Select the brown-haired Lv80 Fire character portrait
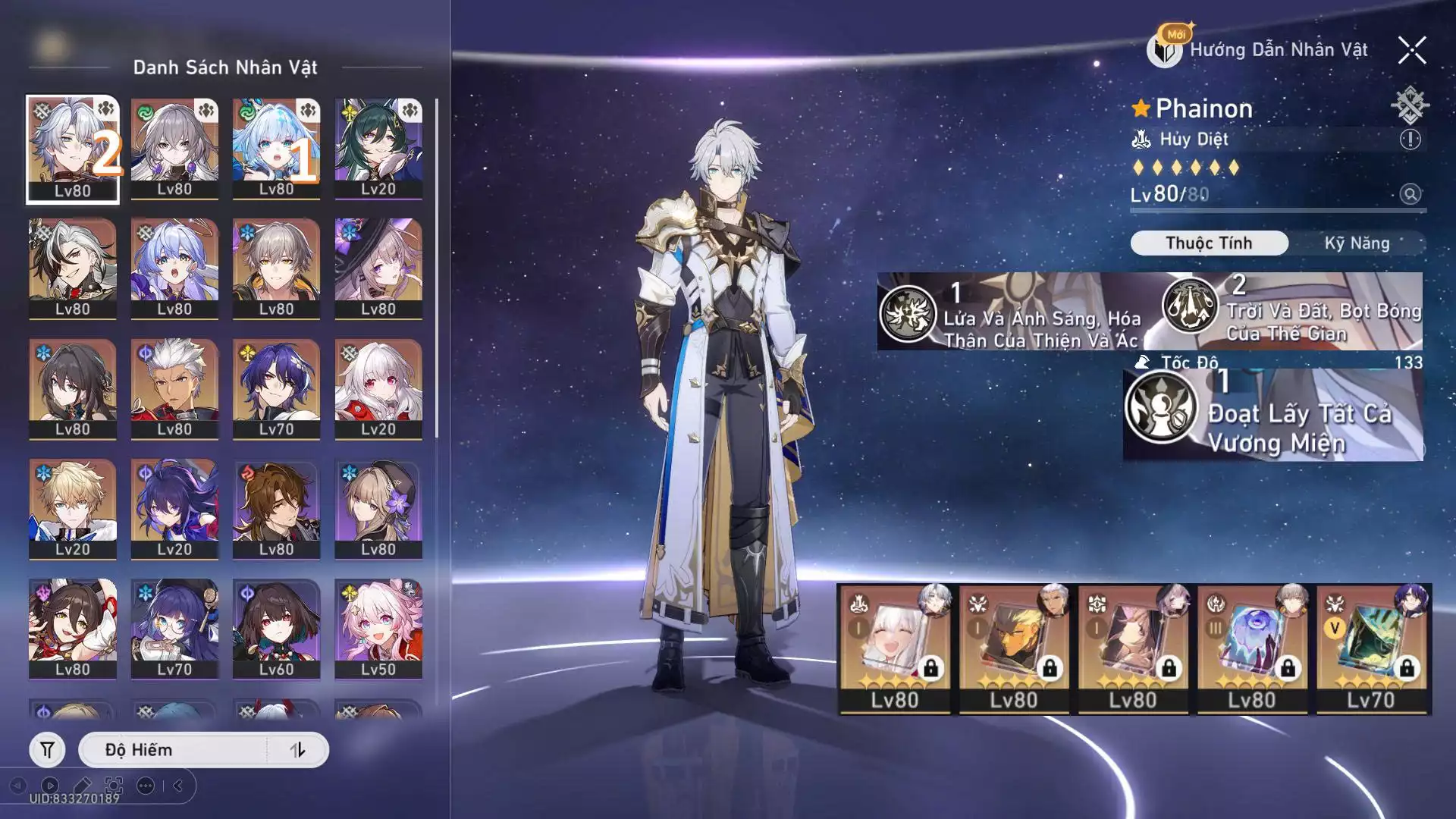 pos(277,509)
